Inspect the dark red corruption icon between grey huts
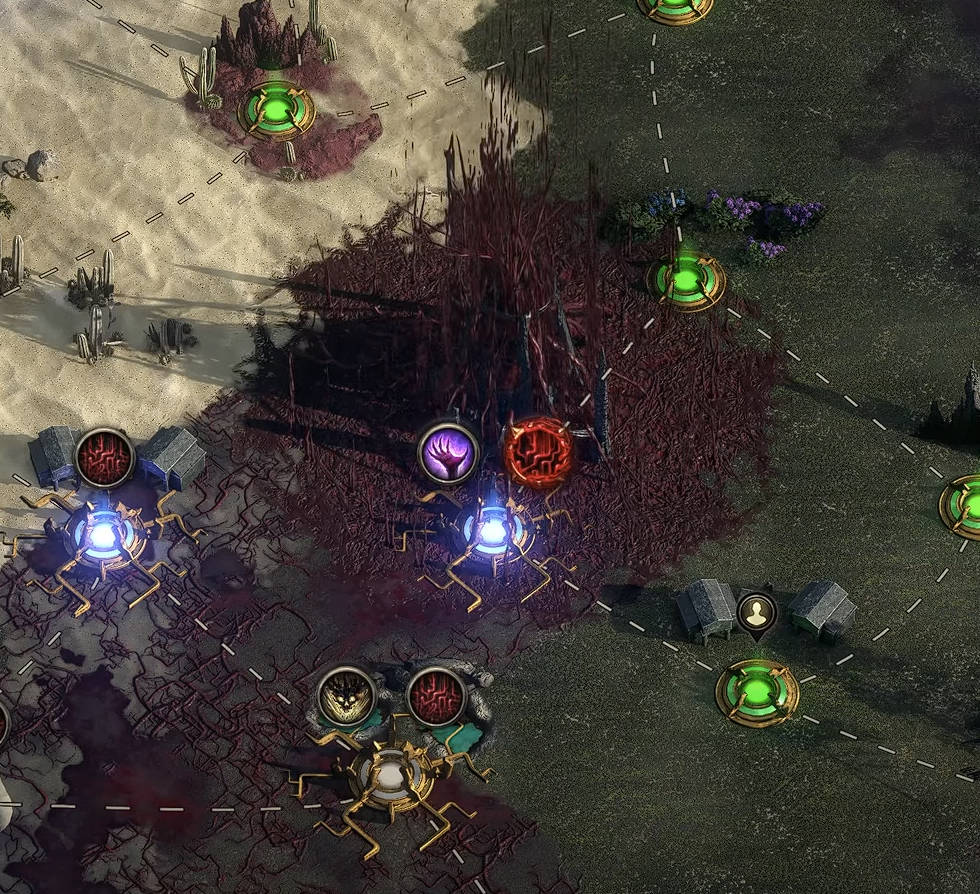Viewport: 980px width, 894px height. (x=104, y=458)
